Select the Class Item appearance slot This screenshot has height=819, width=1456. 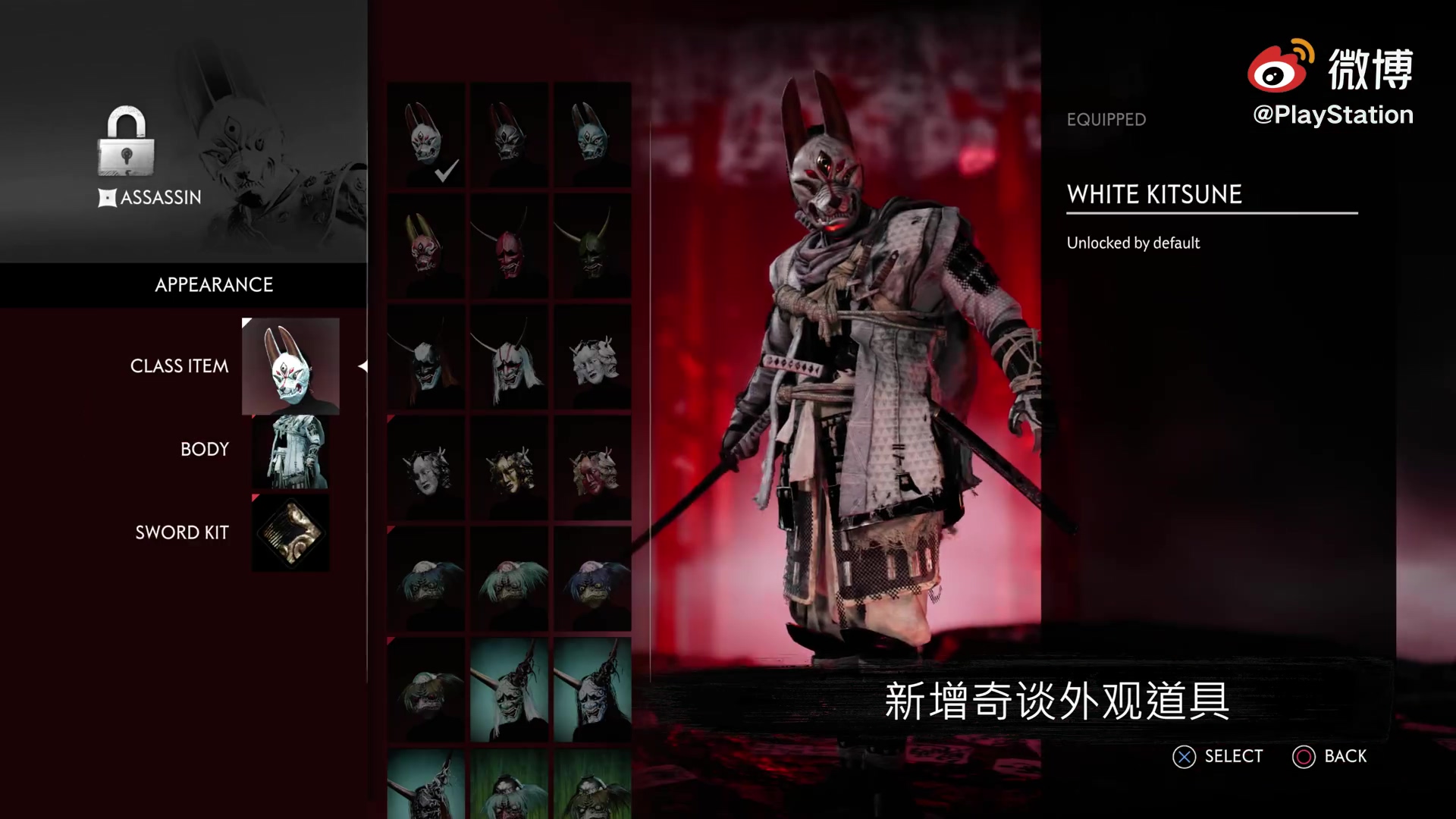(290, 366)
